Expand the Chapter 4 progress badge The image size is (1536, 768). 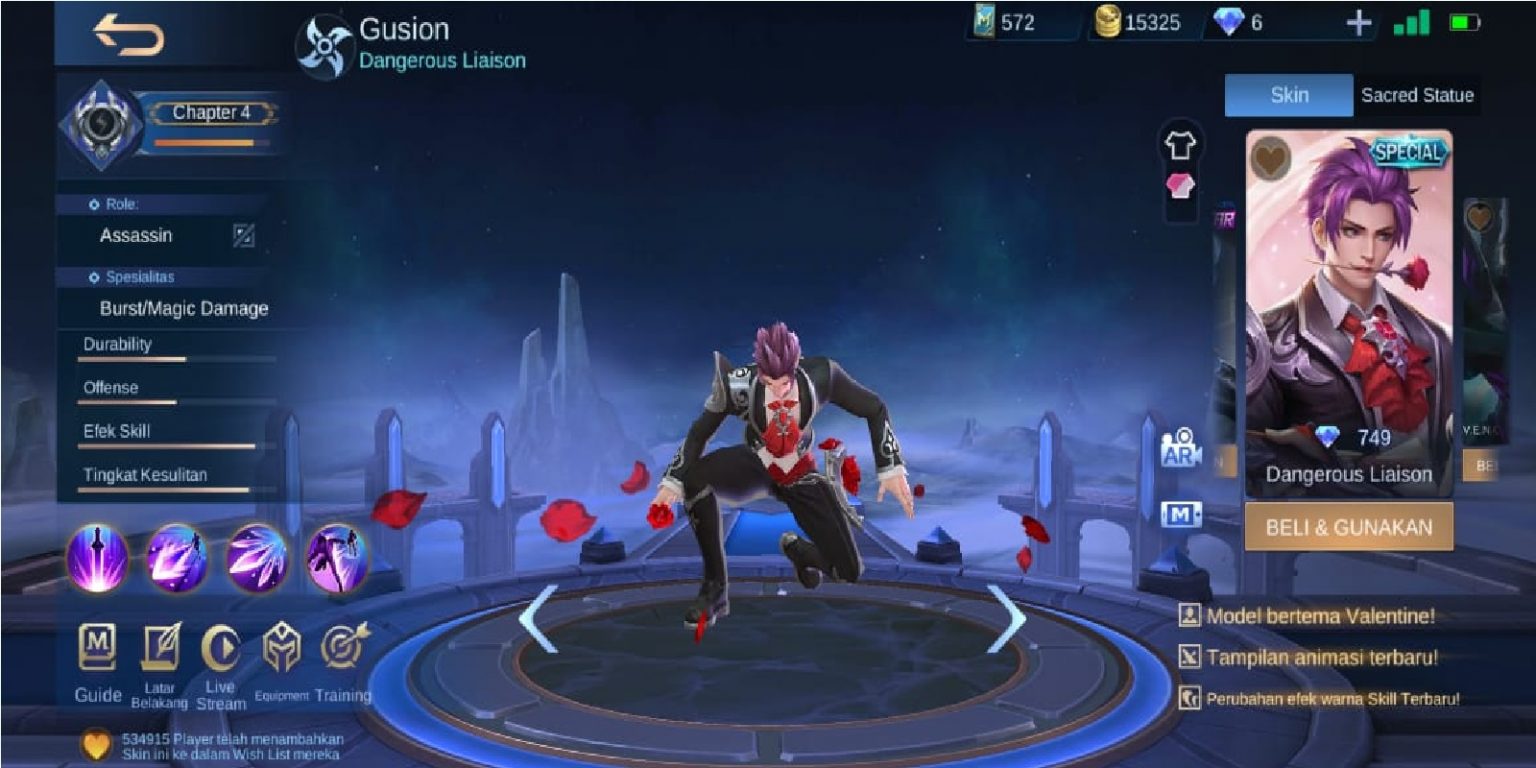click(212, 113)
